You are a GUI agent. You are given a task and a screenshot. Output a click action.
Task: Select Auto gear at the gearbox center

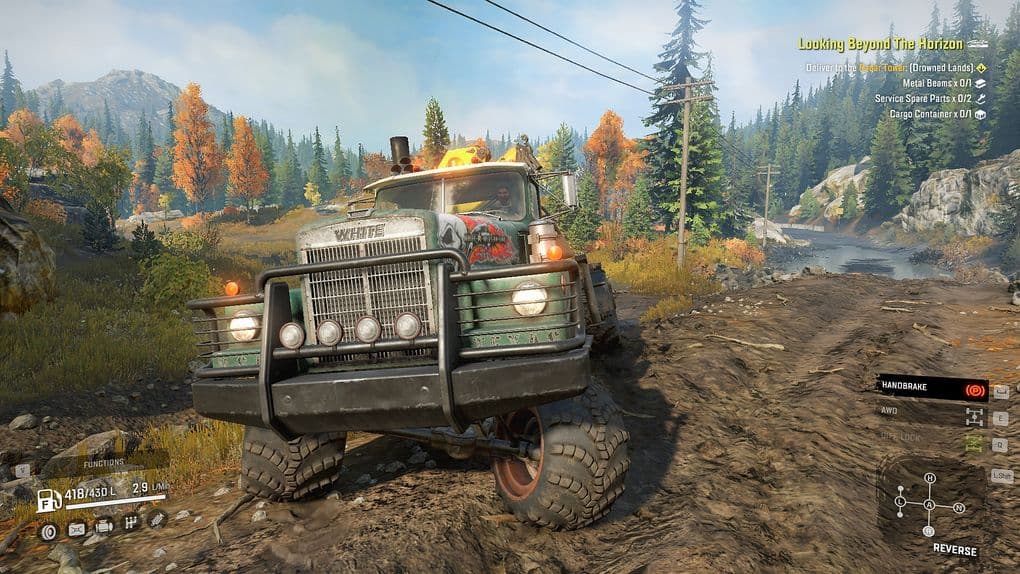(x=929, y=505)
